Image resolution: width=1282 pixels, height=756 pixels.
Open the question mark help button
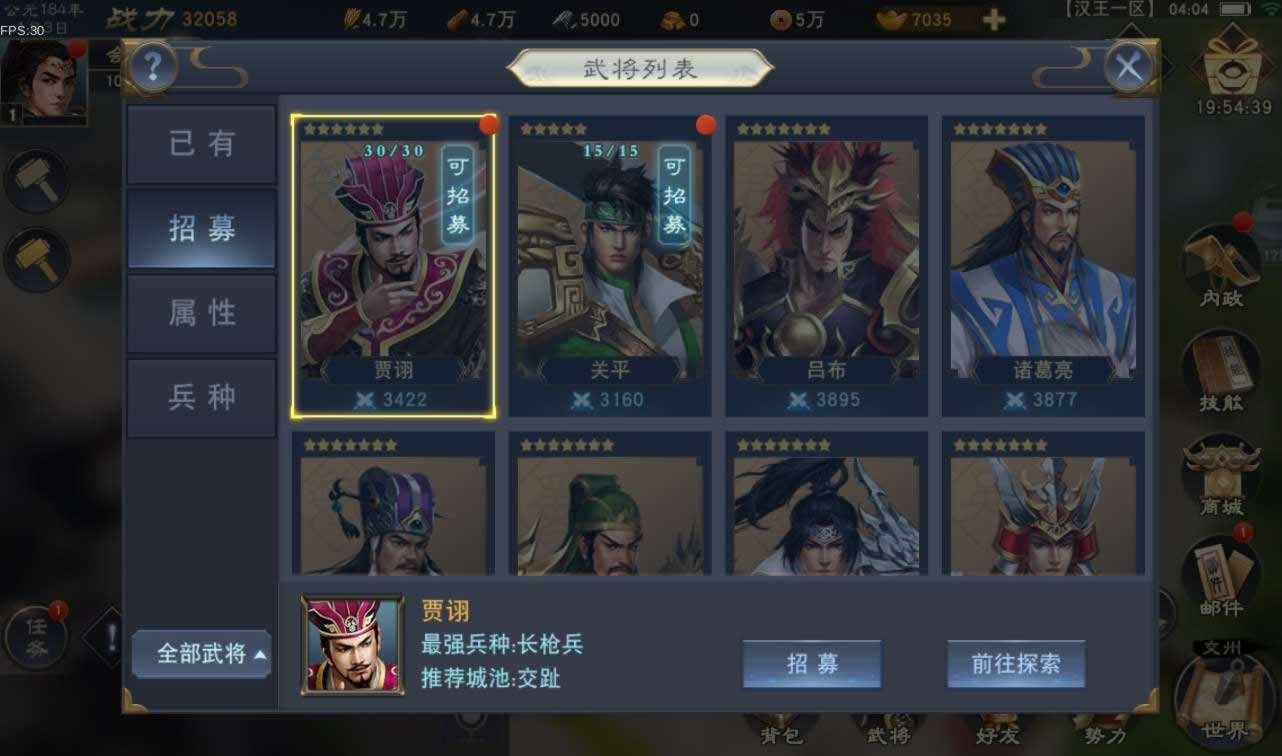[x=153, y=67]
